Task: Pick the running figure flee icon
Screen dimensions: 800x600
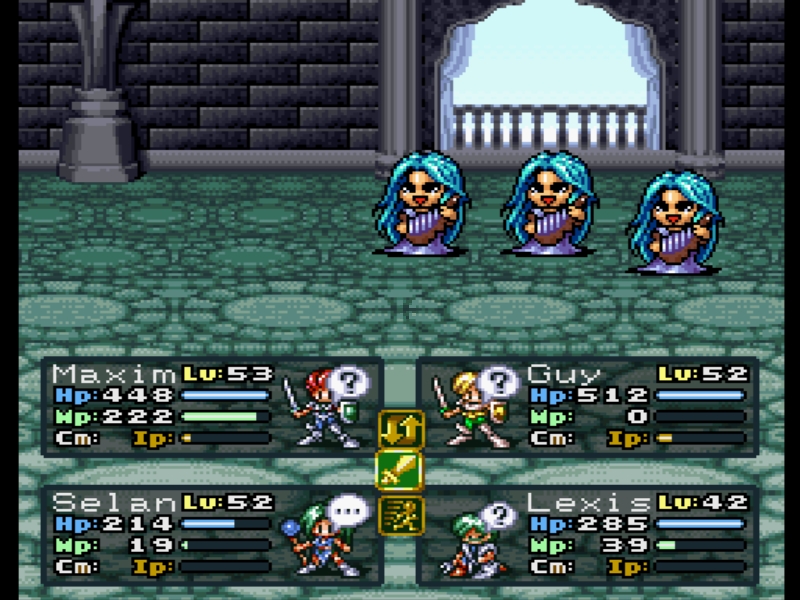Action: coord(400,515)
